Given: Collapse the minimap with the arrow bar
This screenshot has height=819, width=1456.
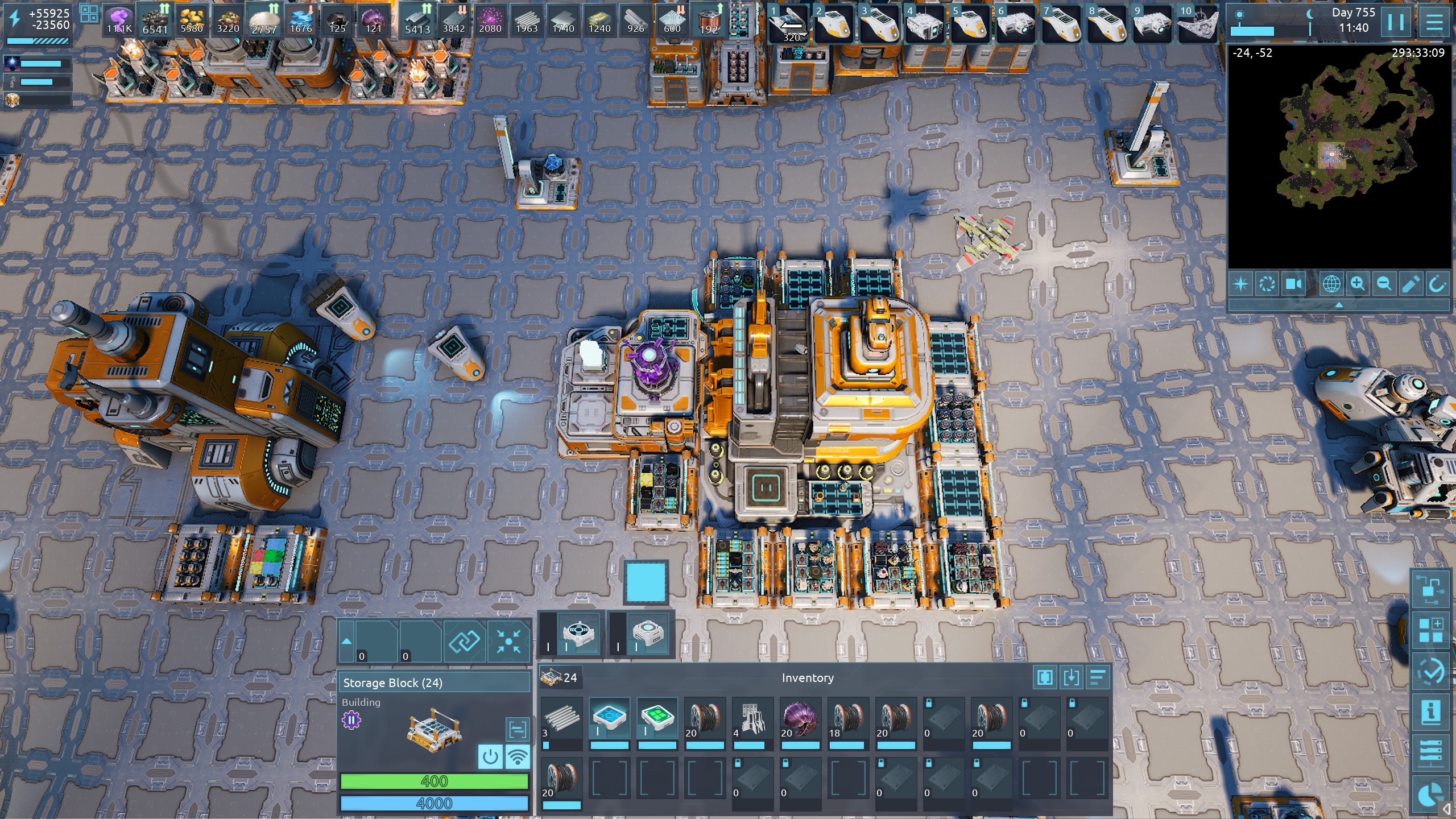Looking at the screenshot, I should coord(1339,305).
